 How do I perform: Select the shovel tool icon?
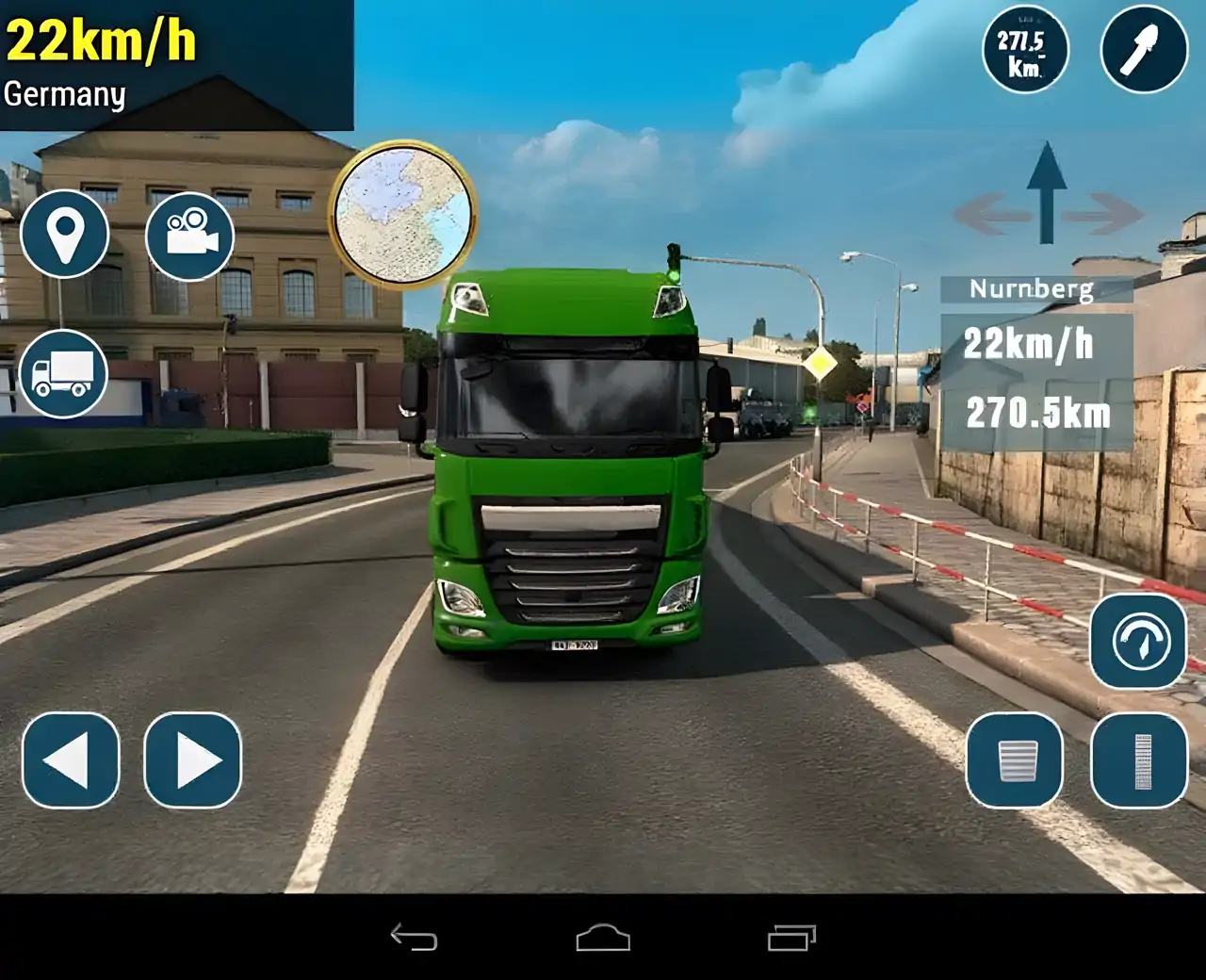[x=1144, y=49]
